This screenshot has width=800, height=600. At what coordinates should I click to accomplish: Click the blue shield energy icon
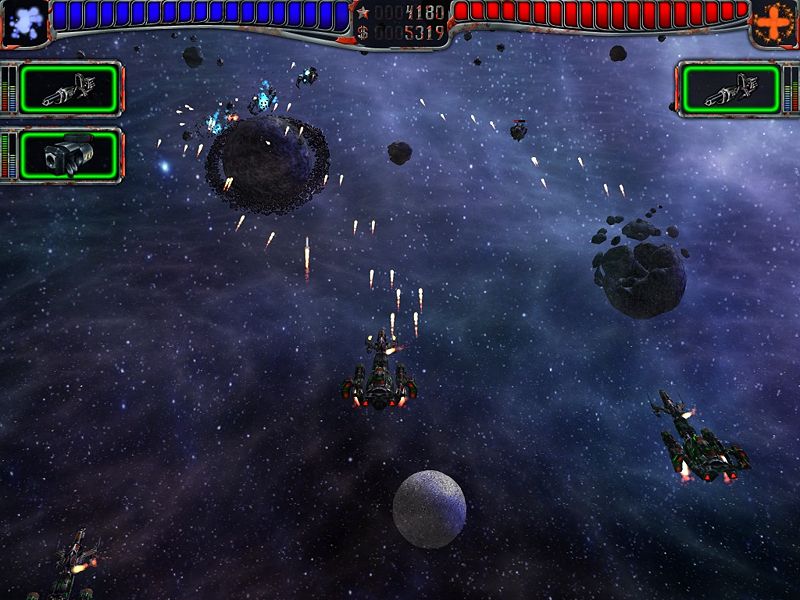(24, 22)
